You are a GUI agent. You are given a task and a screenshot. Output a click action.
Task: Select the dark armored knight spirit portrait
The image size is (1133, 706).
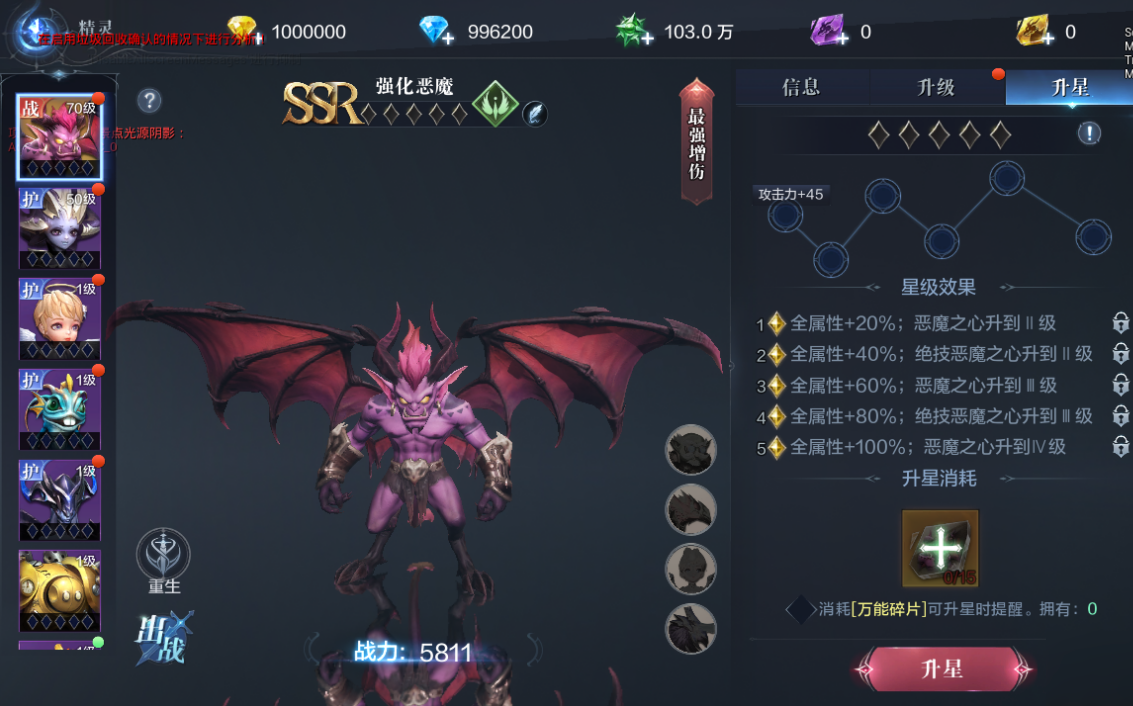[x=59, y=500]
